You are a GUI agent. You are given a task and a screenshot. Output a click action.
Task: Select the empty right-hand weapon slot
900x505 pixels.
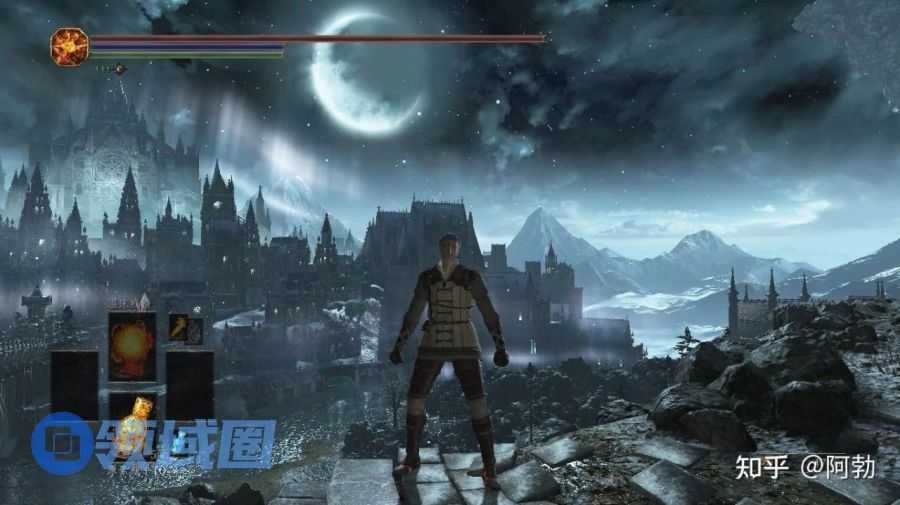[190, 385]
